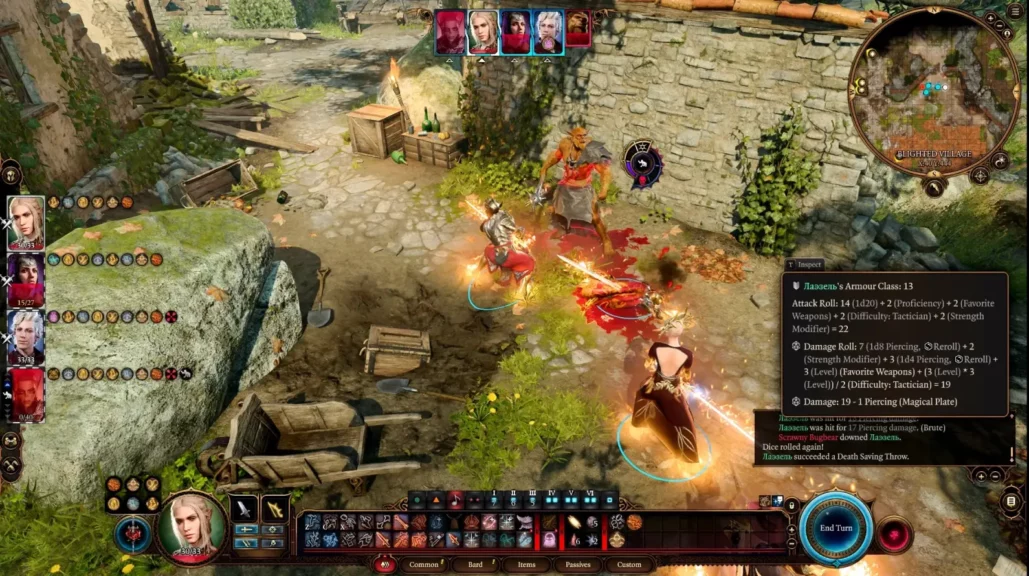Select the white-haired man party portrait

26,336
